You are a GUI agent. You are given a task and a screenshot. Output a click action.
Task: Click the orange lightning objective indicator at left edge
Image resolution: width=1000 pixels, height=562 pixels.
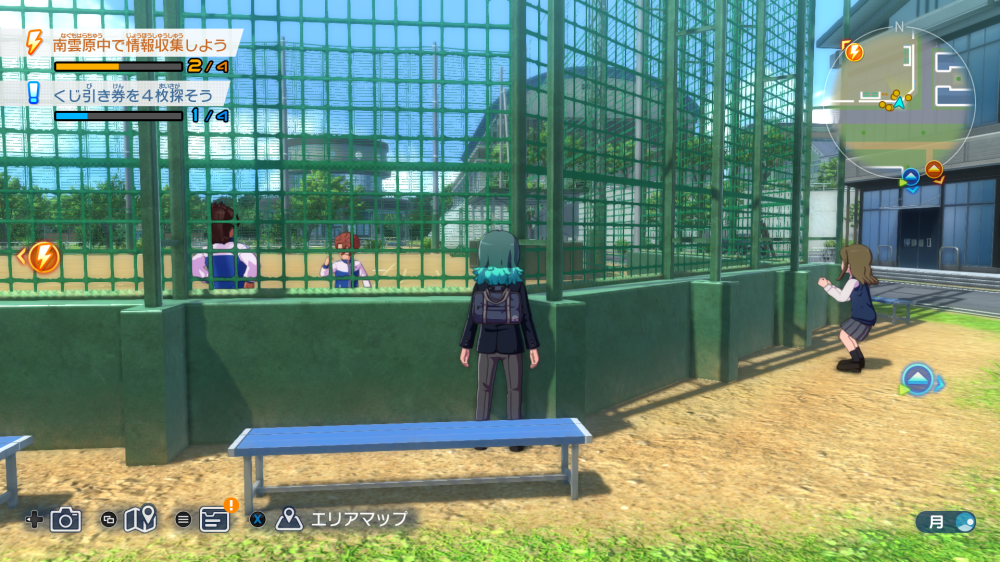coord(43,257)
